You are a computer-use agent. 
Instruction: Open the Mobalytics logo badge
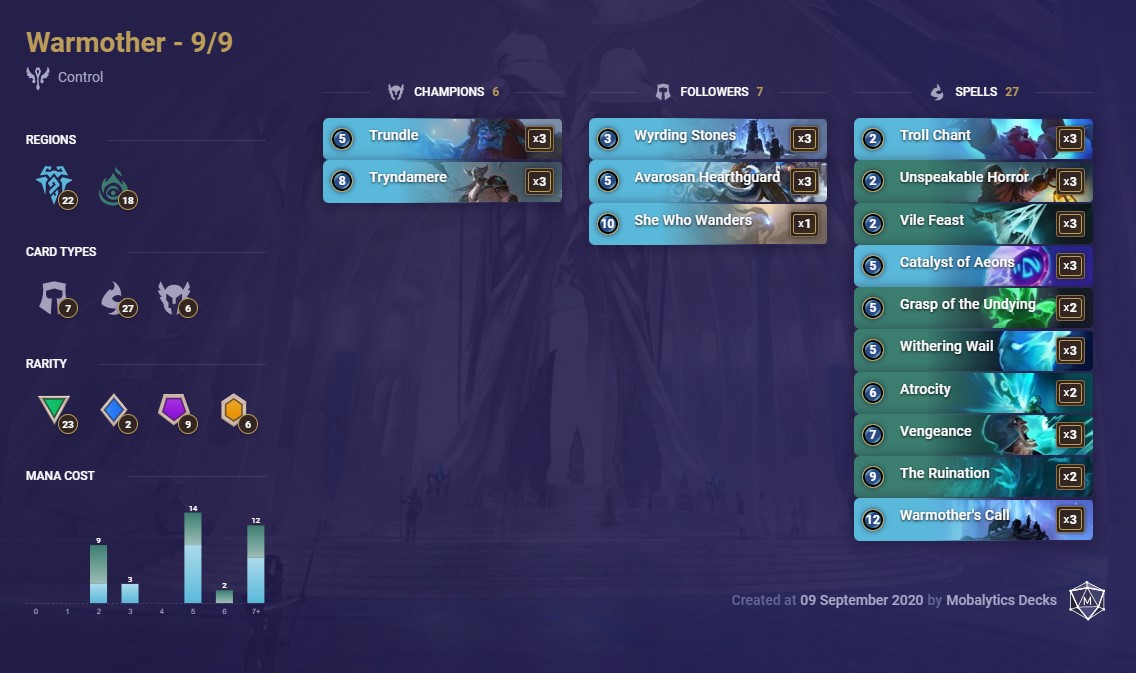tap(1086, 600)
